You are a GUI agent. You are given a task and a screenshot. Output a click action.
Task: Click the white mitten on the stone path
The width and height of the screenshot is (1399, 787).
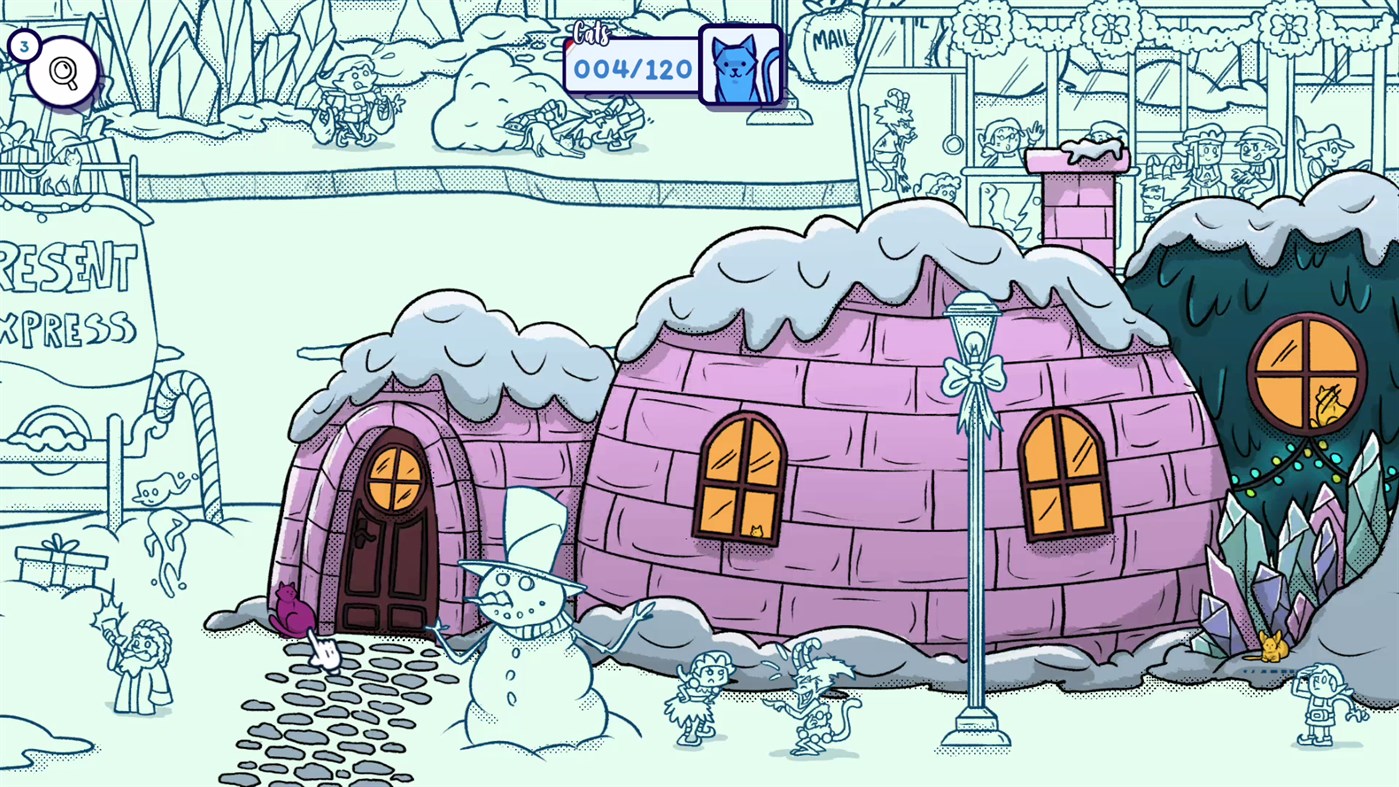pyautogui.click(x=325, y=652)
